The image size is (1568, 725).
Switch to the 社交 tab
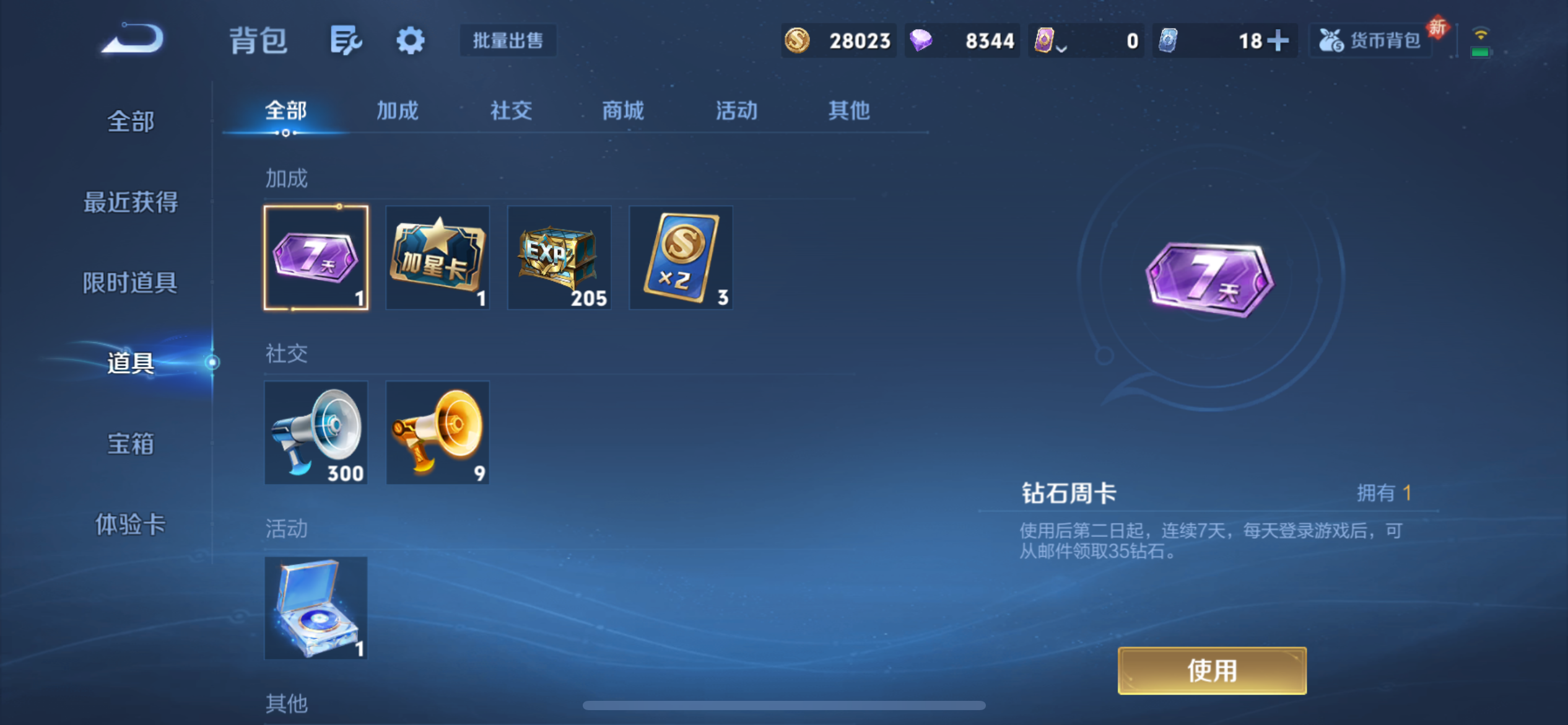pos(510,112)
